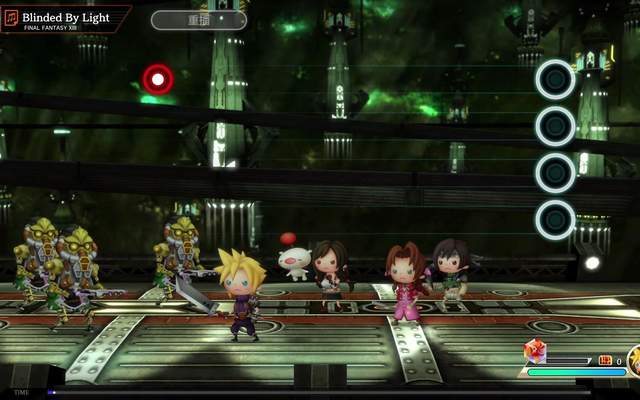Tap the red incoming note marker

pos(157,79)
